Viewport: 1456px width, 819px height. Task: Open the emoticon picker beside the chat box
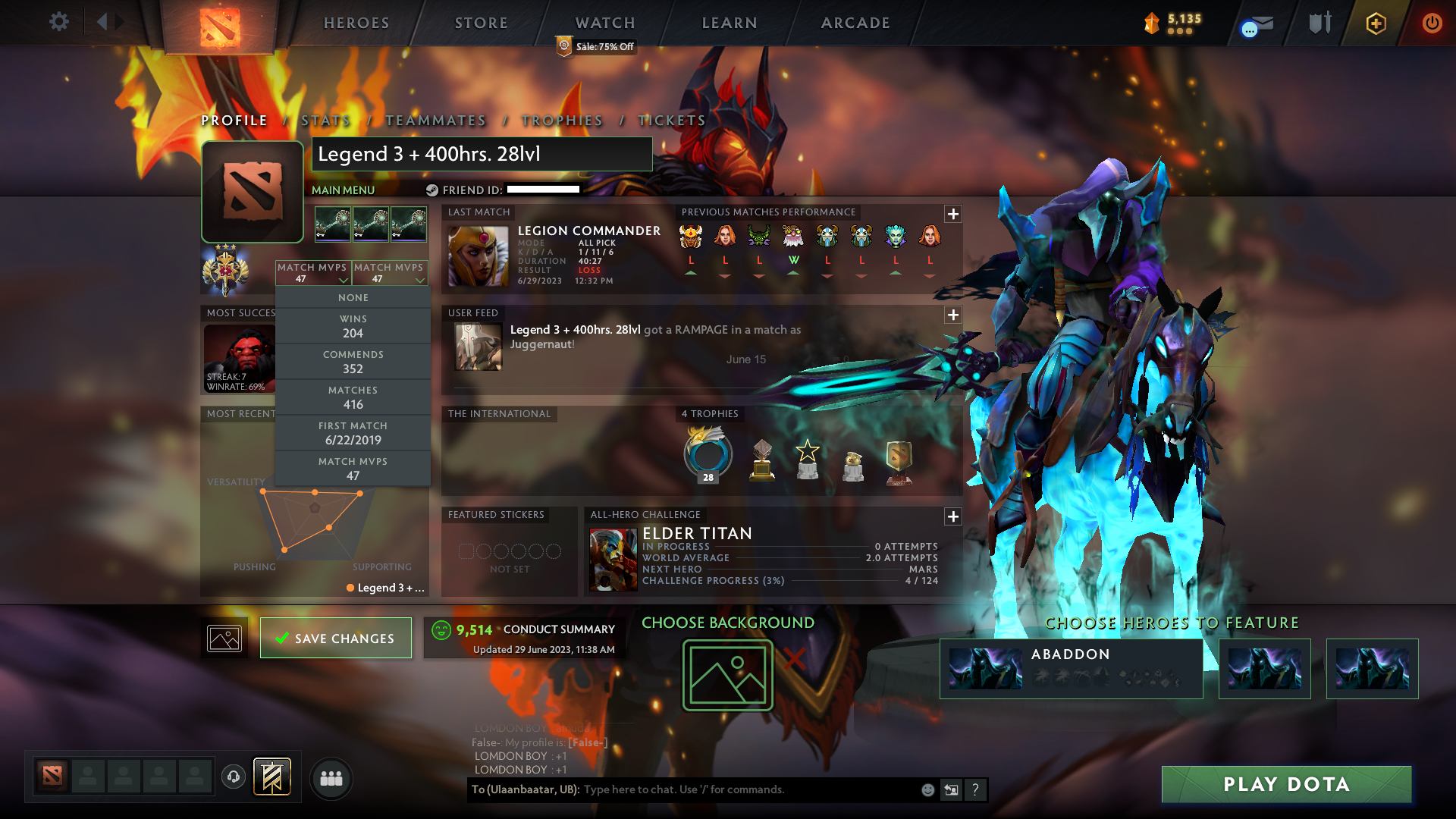[x=927, y=789]
